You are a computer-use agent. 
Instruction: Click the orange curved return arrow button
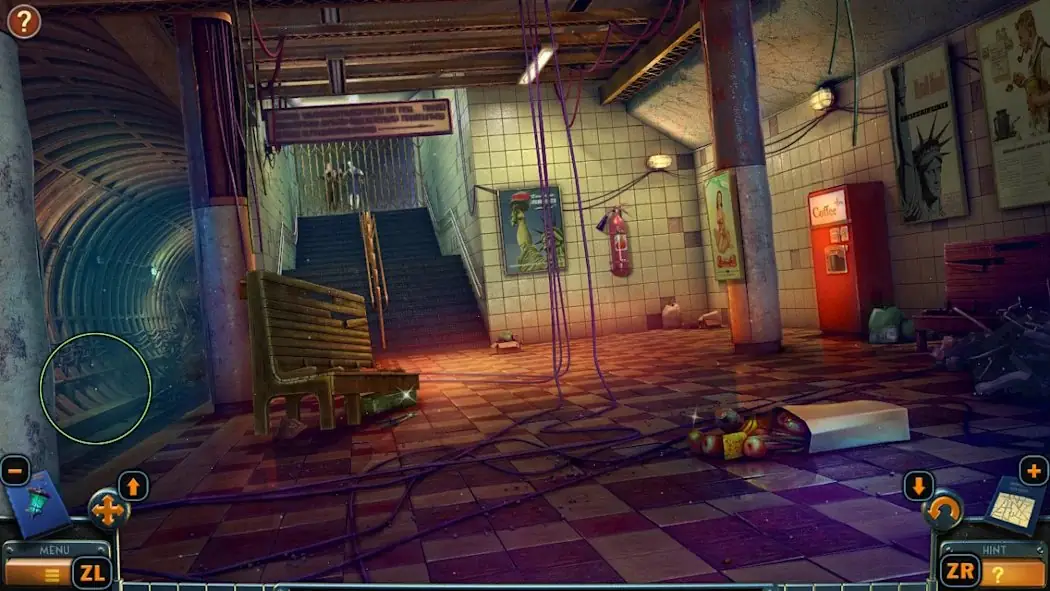pos(943,512)
